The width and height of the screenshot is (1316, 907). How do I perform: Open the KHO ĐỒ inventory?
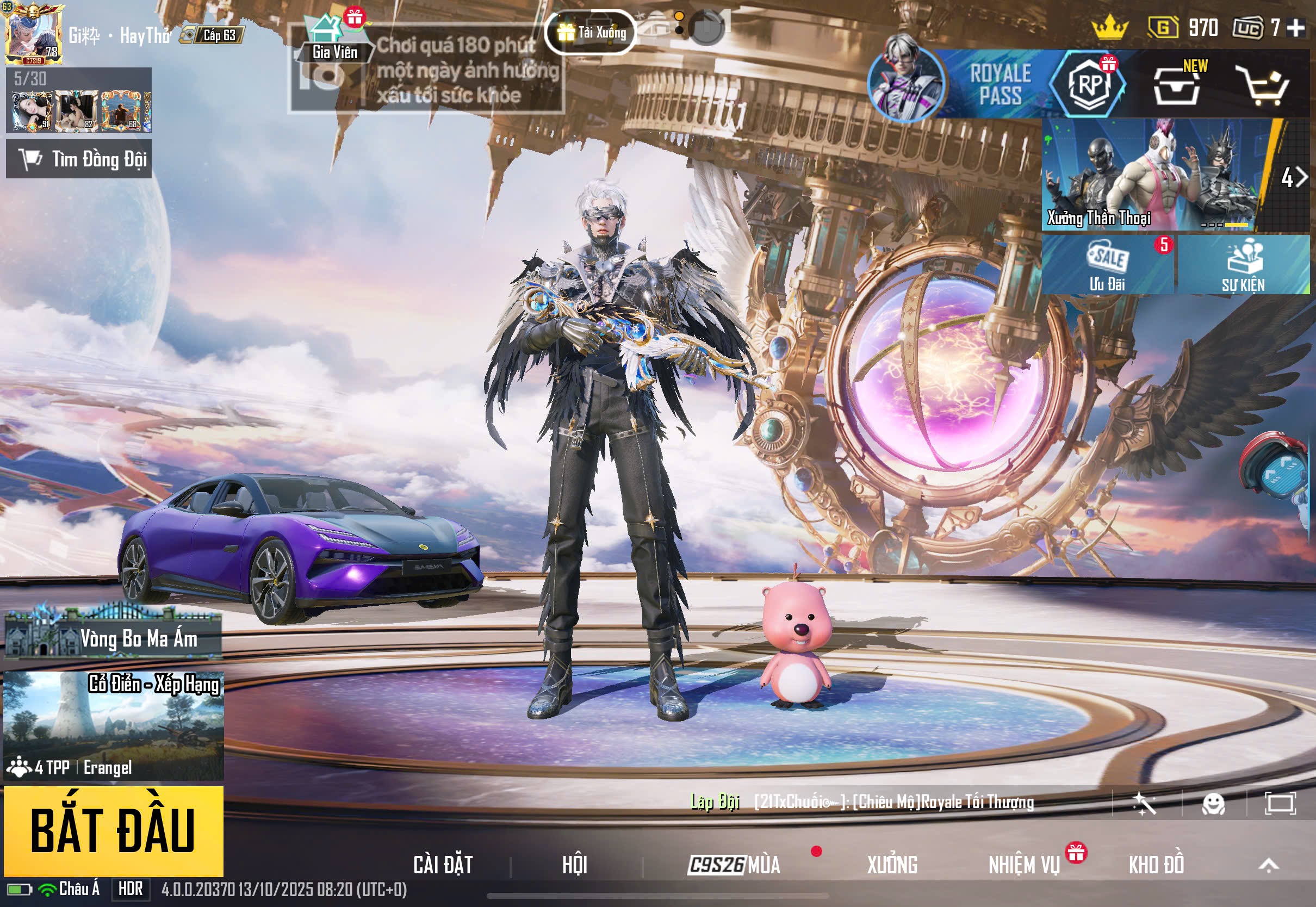point(1156,865)
